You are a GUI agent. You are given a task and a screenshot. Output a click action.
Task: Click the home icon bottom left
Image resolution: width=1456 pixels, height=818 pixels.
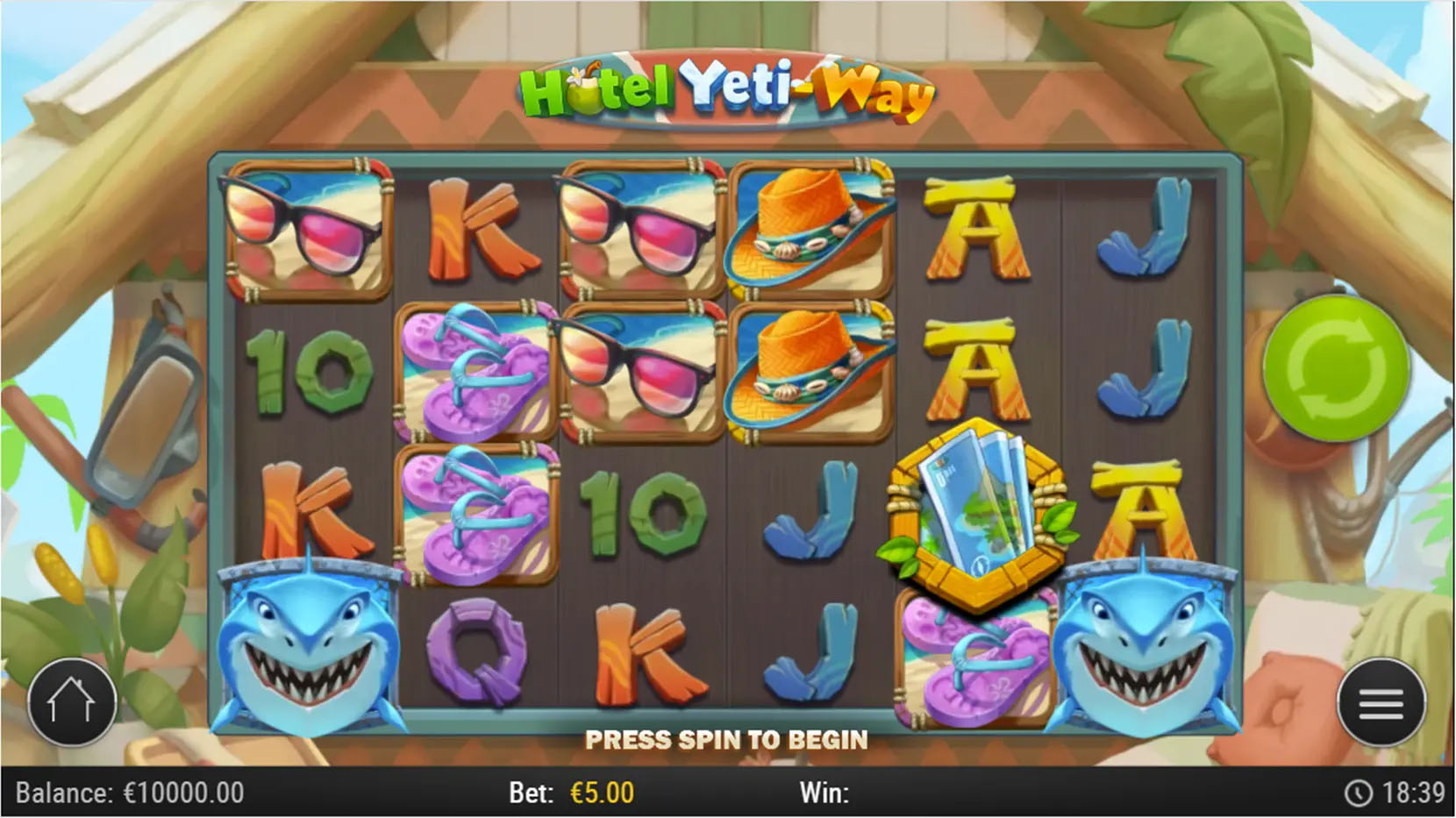point(72,701)
